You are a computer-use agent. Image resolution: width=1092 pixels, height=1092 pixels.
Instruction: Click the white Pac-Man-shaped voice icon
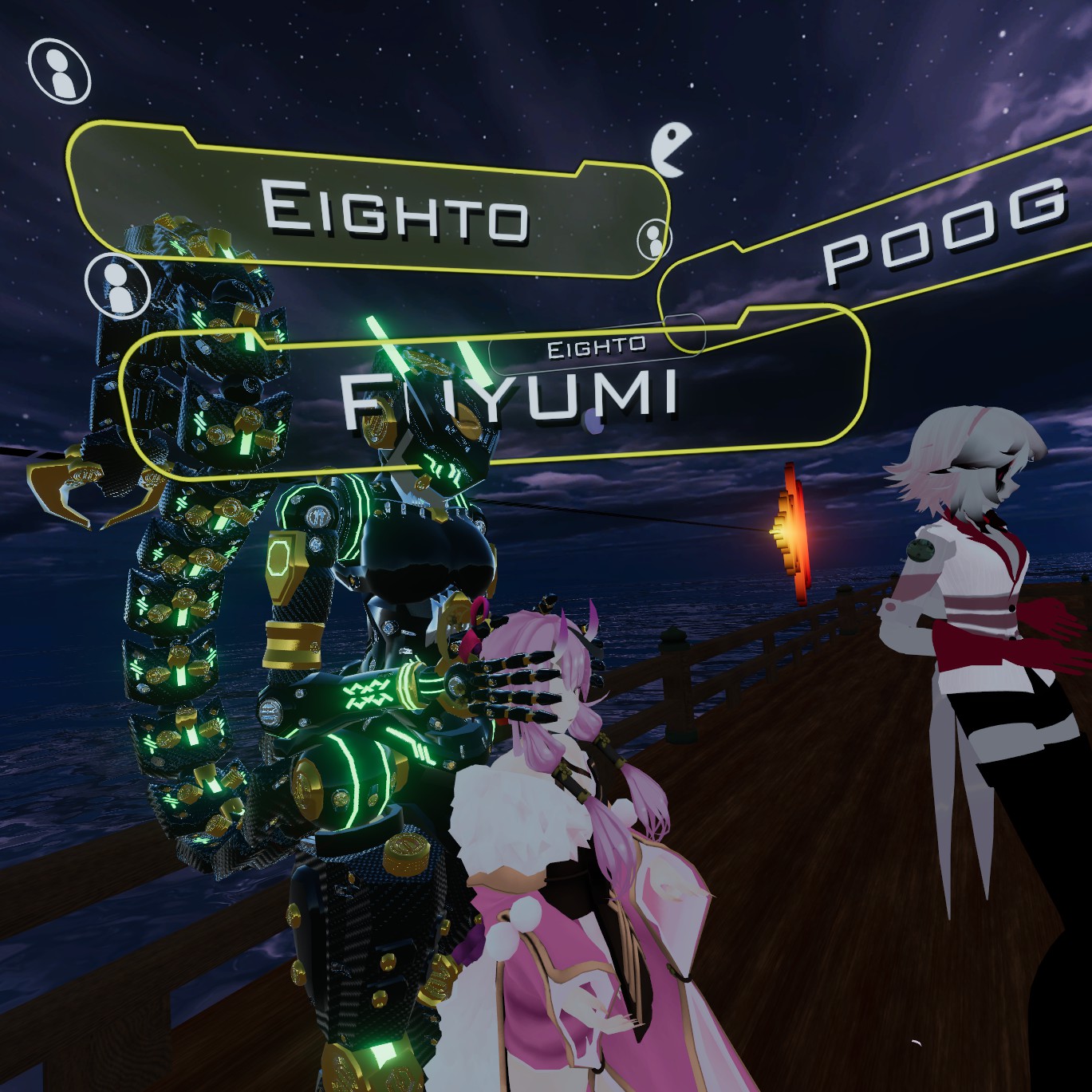[668, 148]
